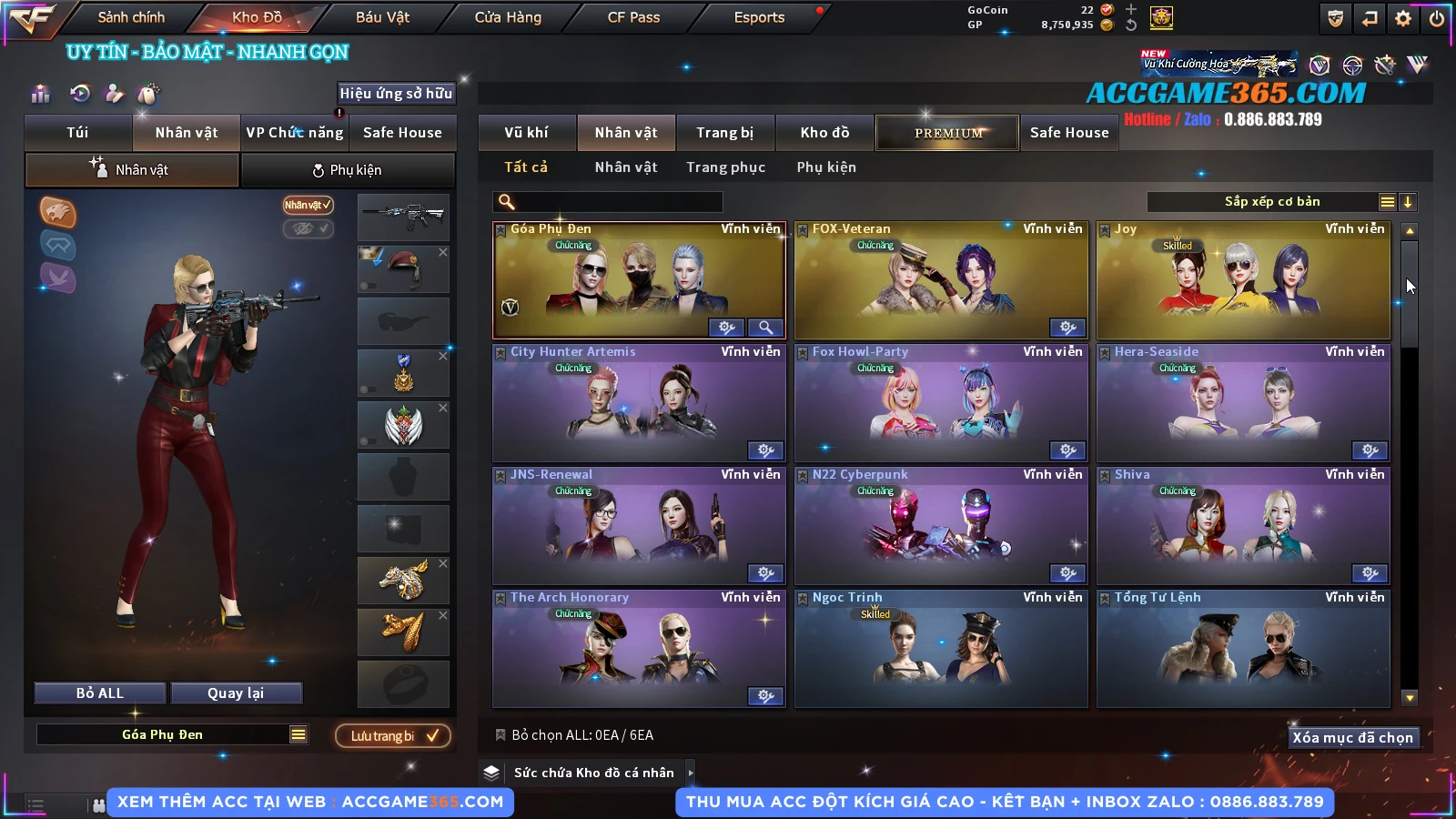Viewport: 1456px width, 819px height.
Task: Open the Sảnh chính lobby menu
Action: point(131,17)
